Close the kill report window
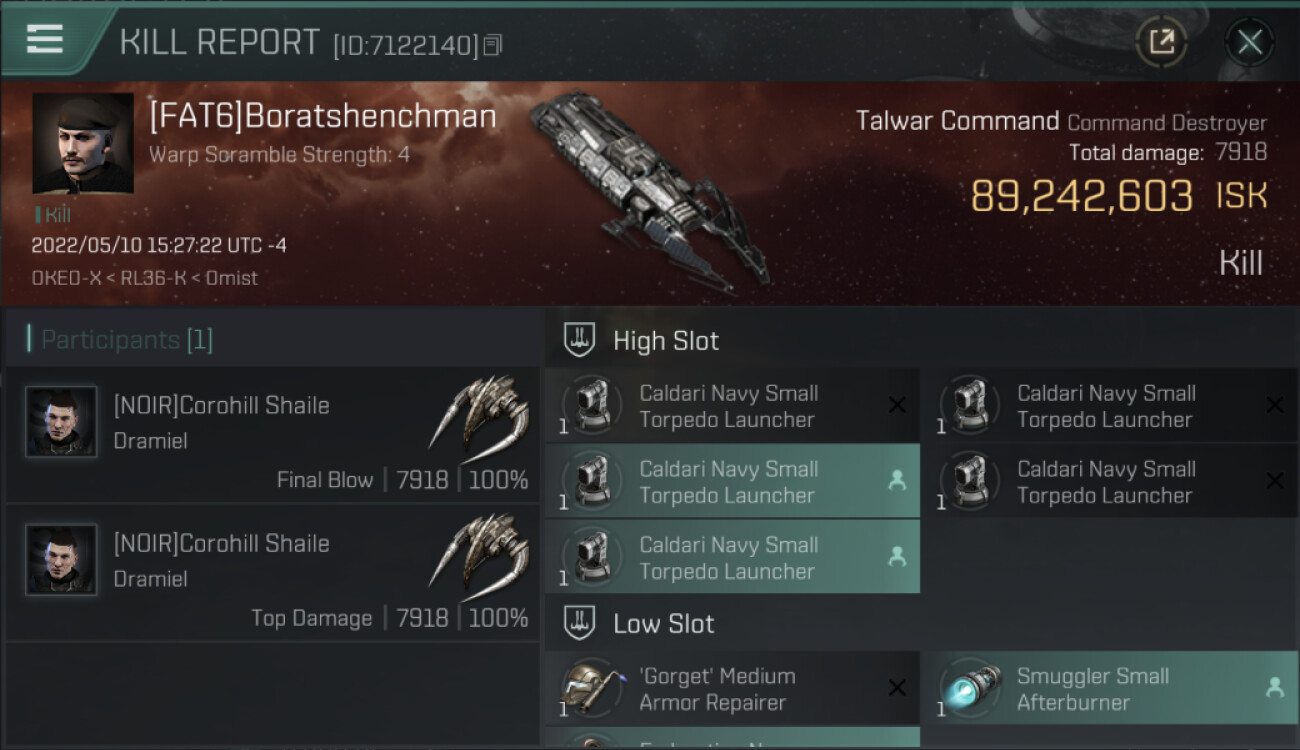 point(1249,42)
